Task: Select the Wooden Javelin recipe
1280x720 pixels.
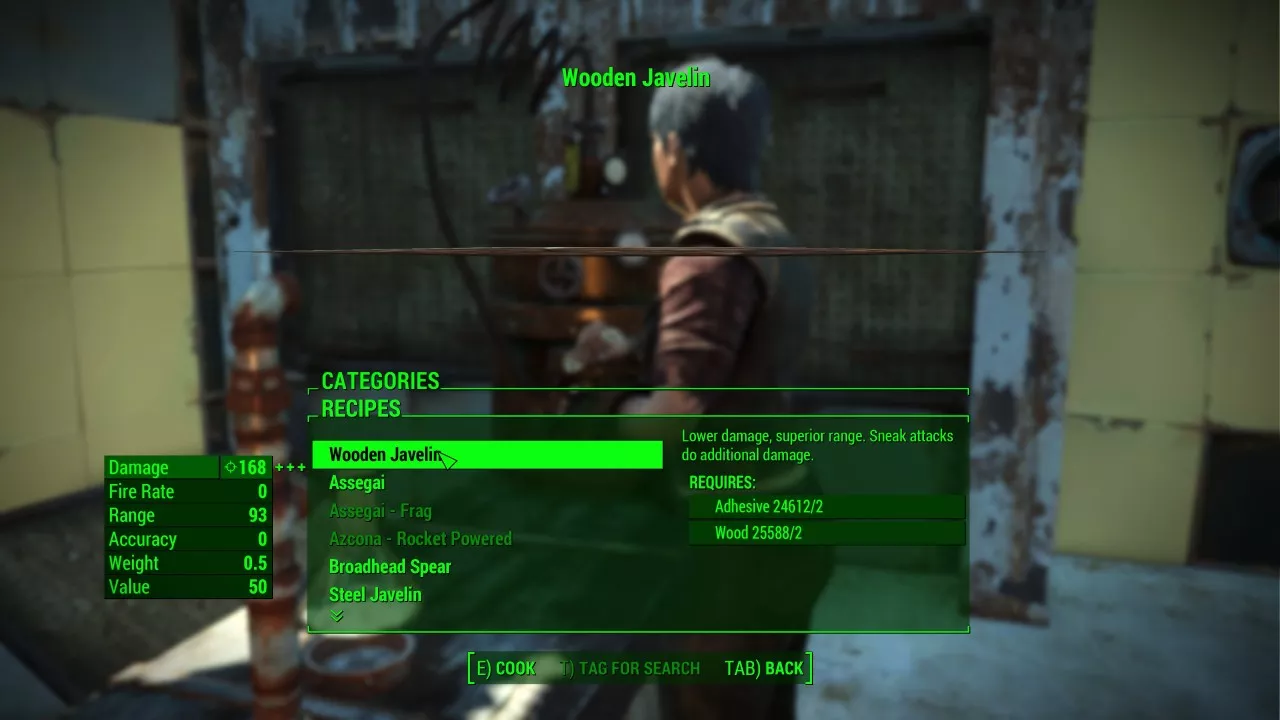Action: (x=486, y=455)
